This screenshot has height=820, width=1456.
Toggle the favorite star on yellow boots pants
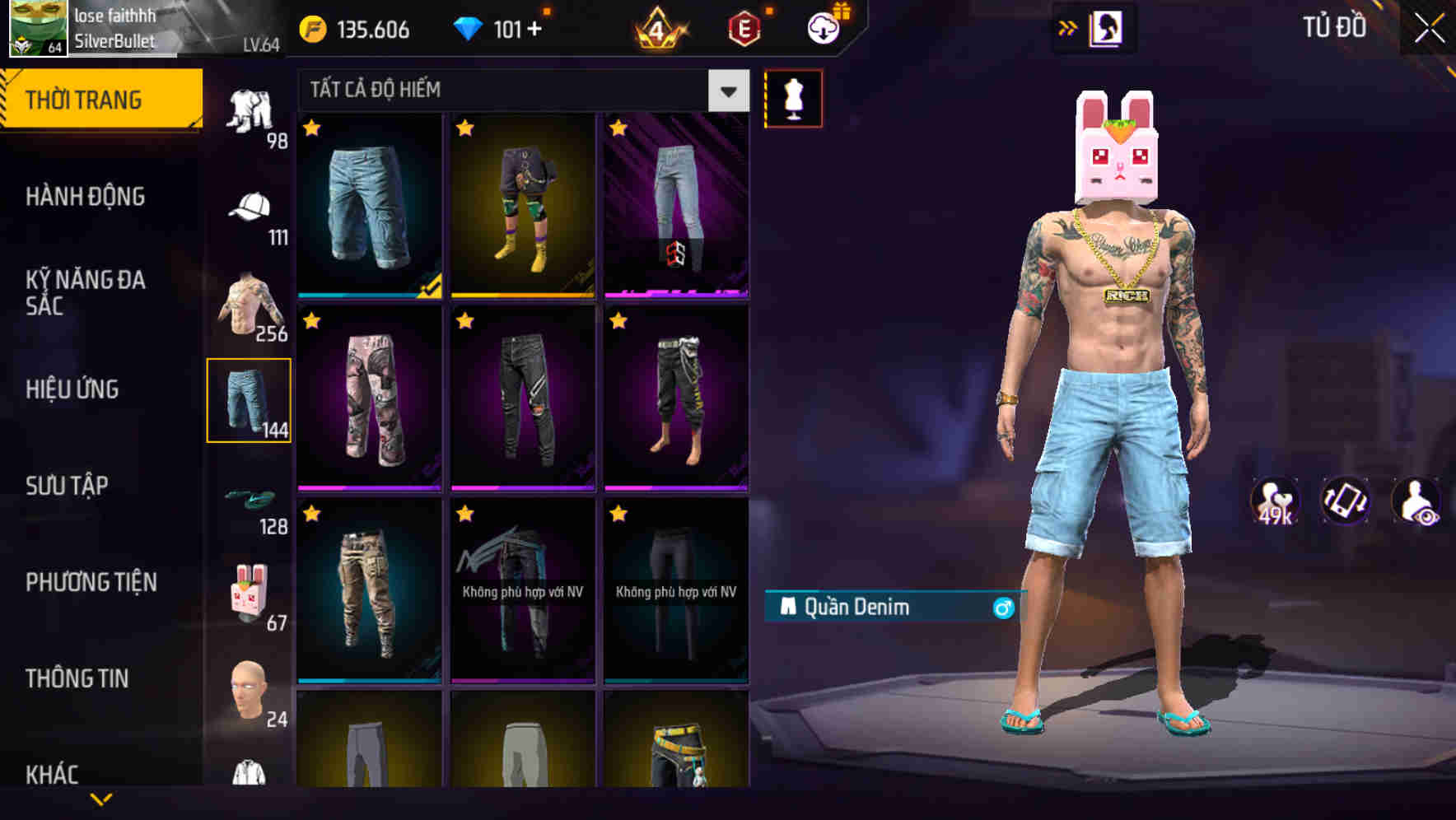(x=464, y=129)
